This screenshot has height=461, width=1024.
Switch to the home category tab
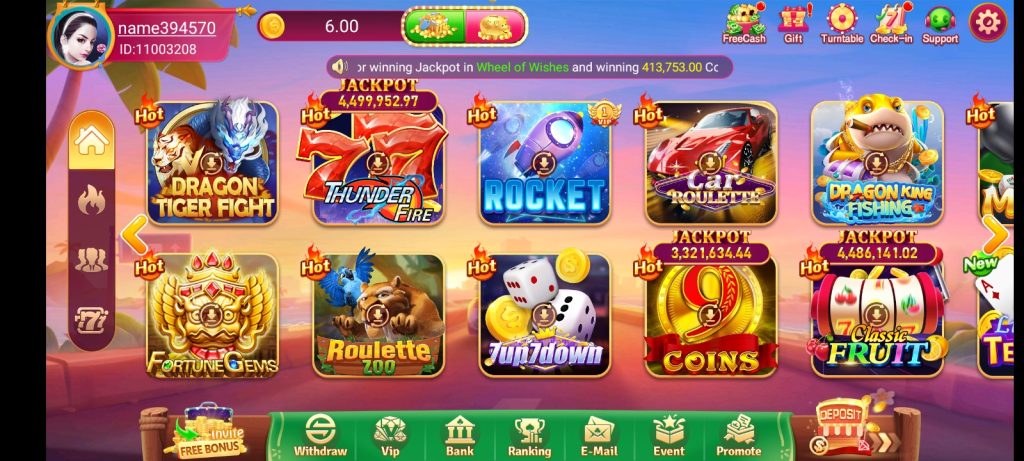[91, 142]
